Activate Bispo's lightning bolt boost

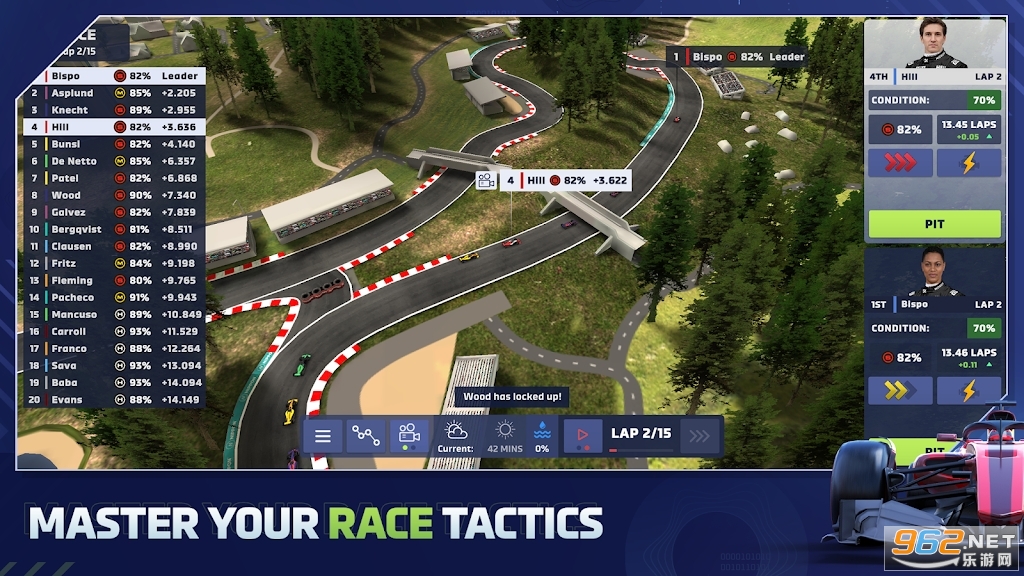968,390
